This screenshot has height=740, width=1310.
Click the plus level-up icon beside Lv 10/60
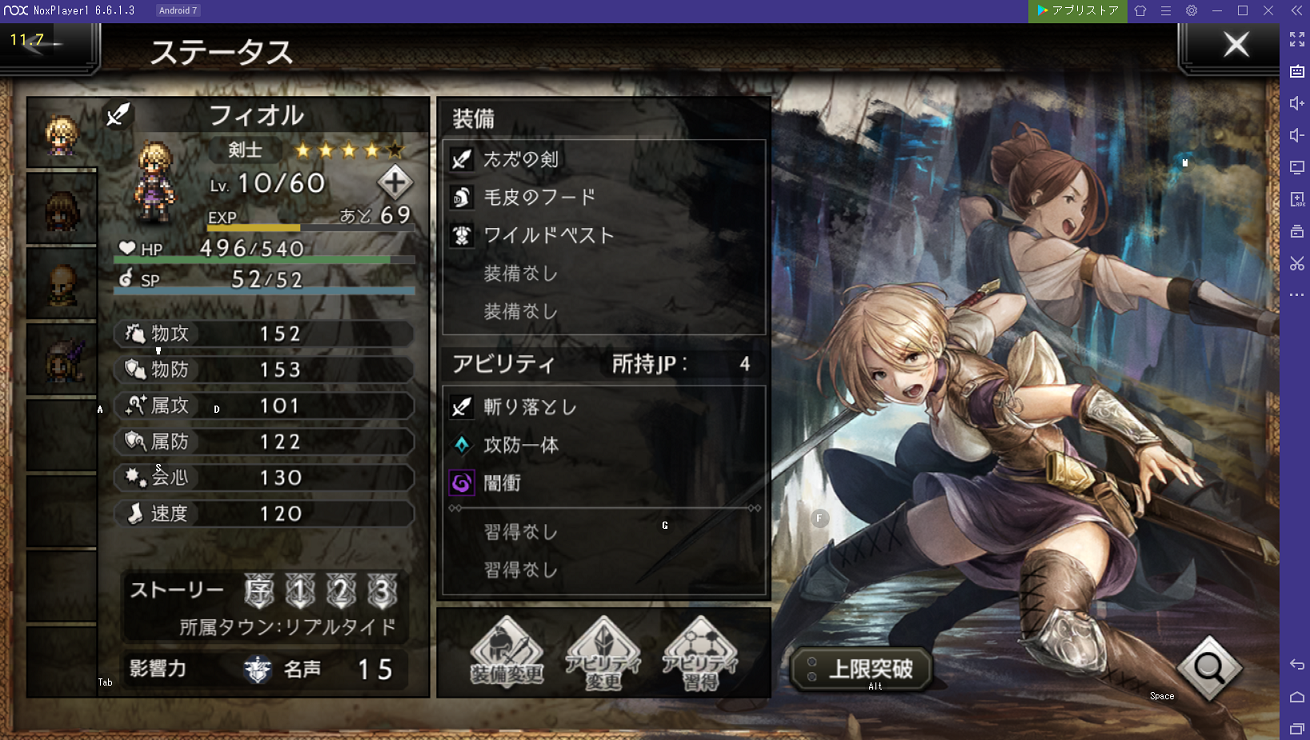[395, 182]
